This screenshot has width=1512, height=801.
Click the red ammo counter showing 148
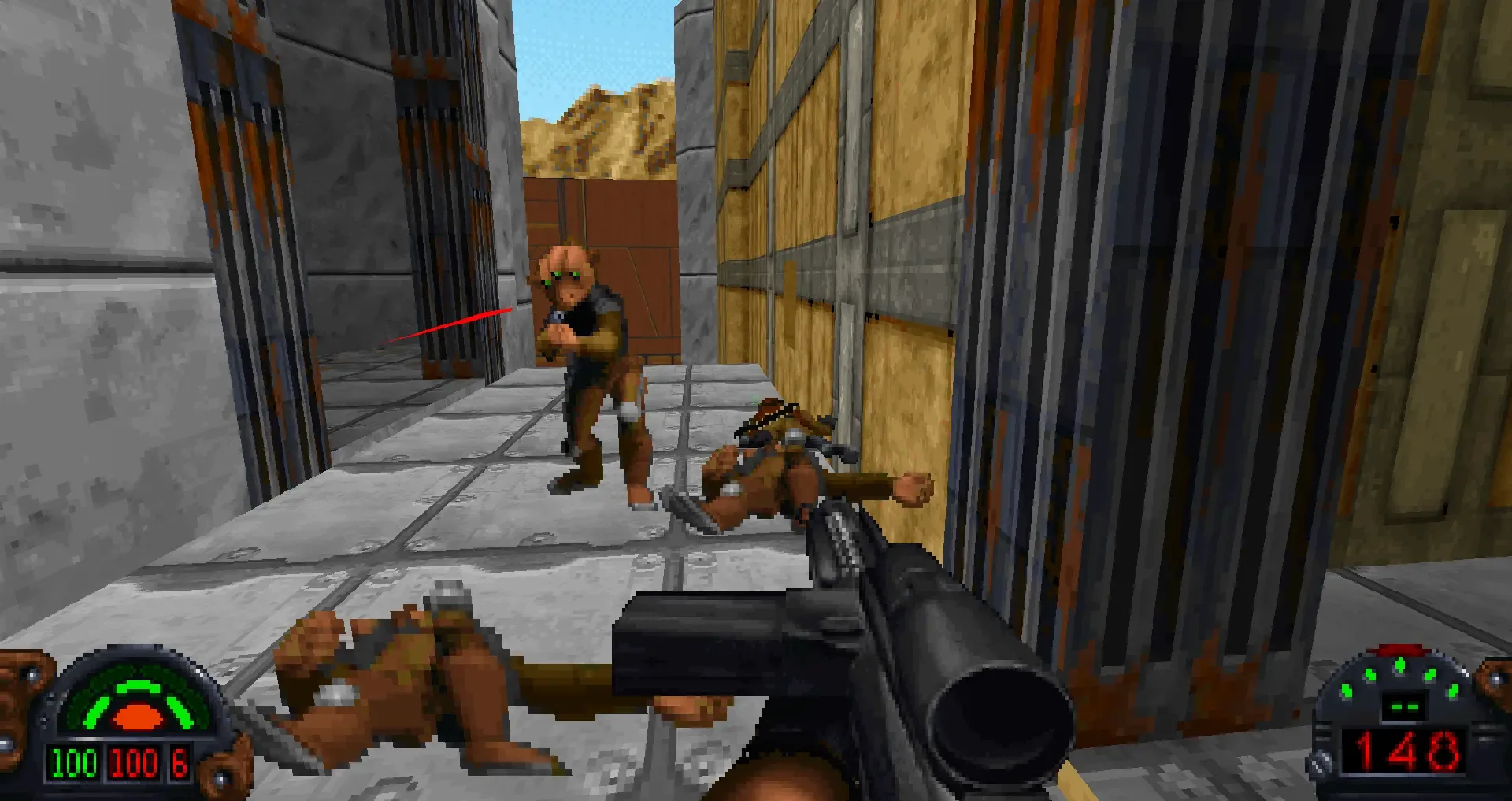click(1405, 751)
